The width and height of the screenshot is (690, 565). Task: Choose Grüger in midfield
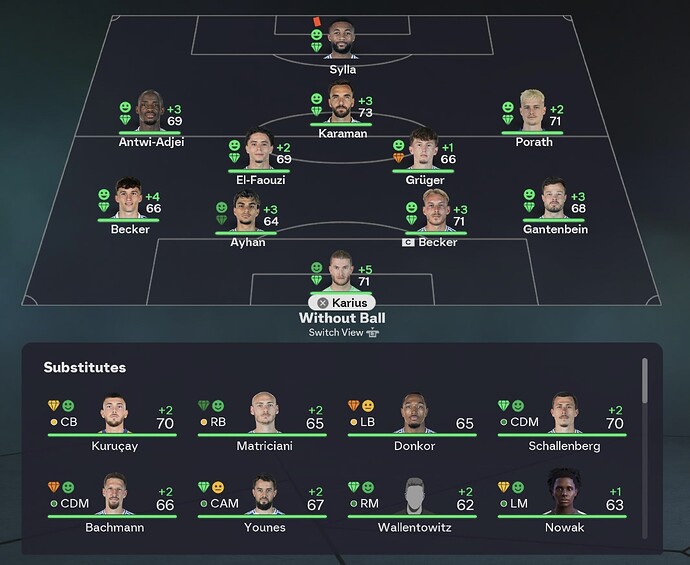(423, 150)
